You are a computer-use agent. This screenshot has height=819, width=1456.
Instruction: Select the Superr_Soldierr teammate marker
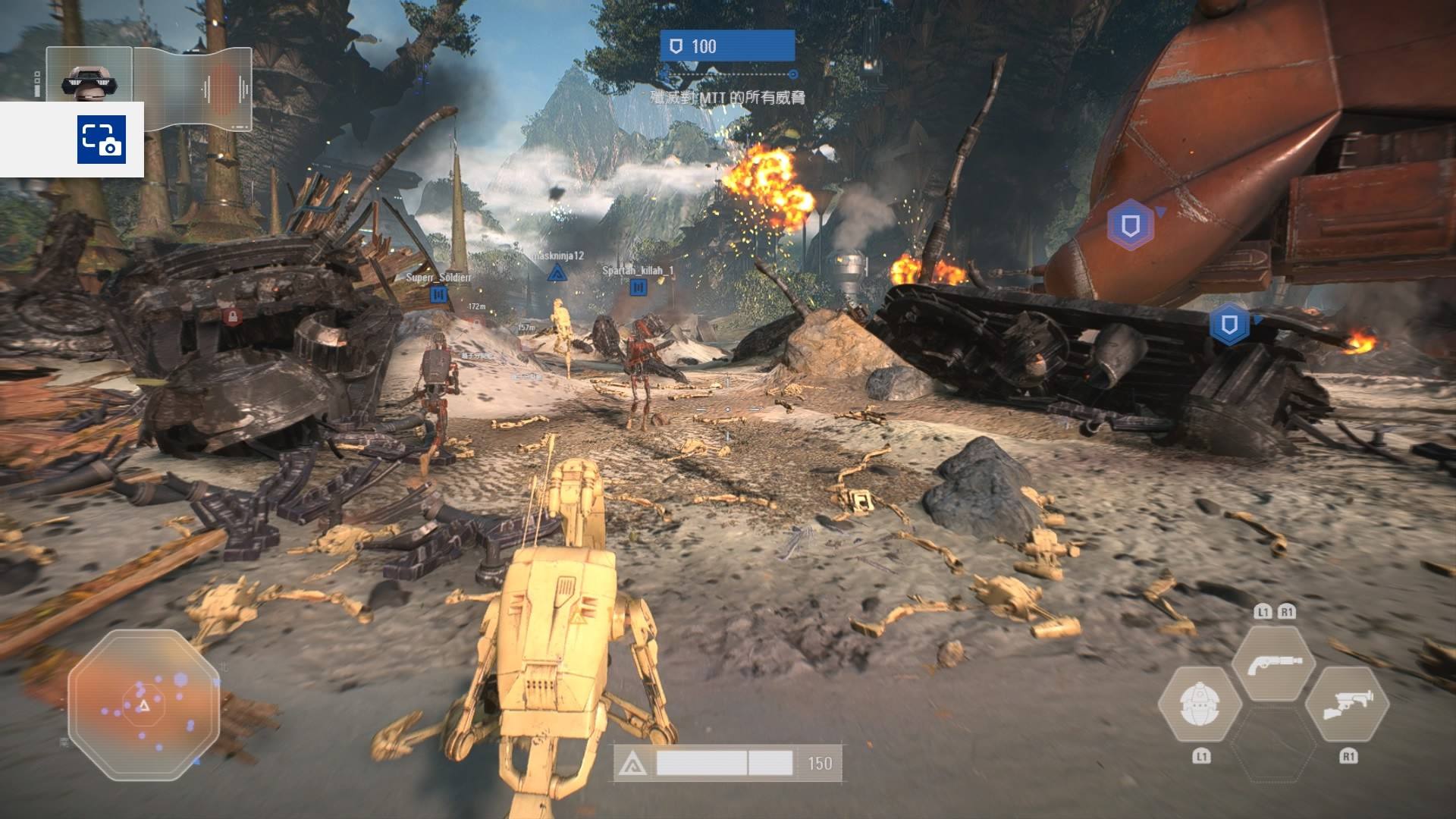click(438, 295)
